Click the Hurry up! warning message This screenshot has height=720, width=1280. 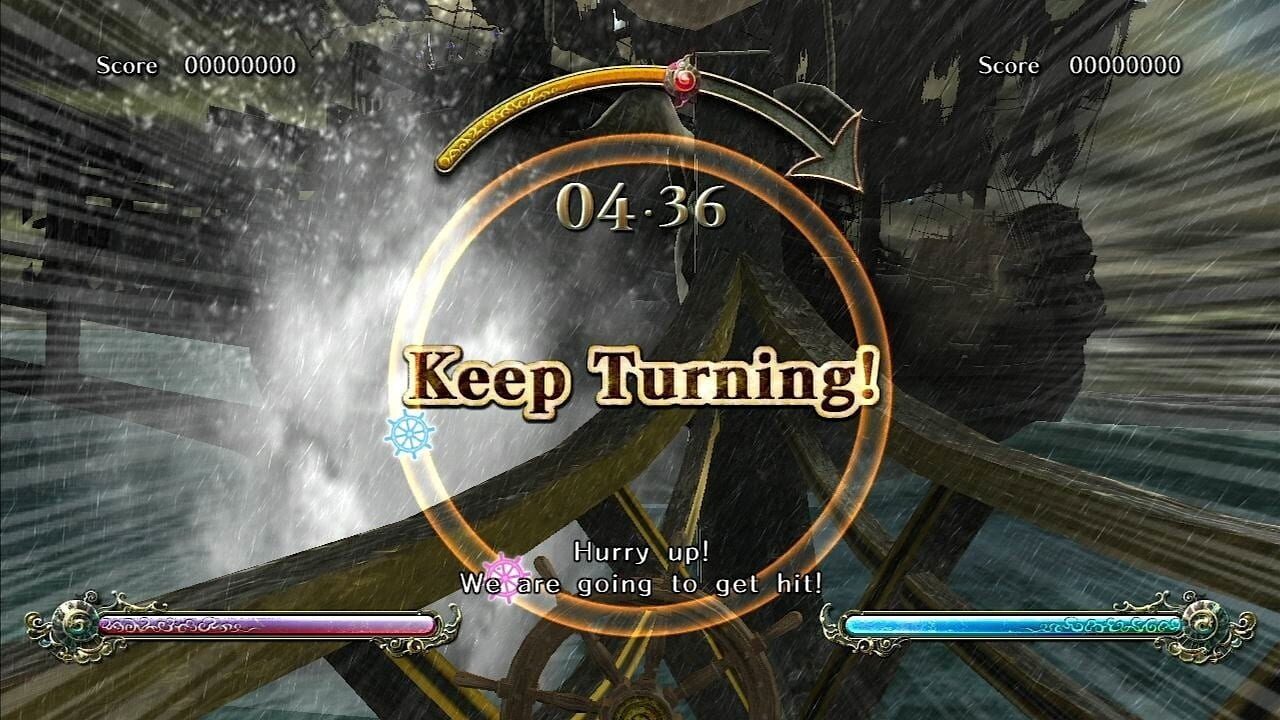click(x=640, y=552)
